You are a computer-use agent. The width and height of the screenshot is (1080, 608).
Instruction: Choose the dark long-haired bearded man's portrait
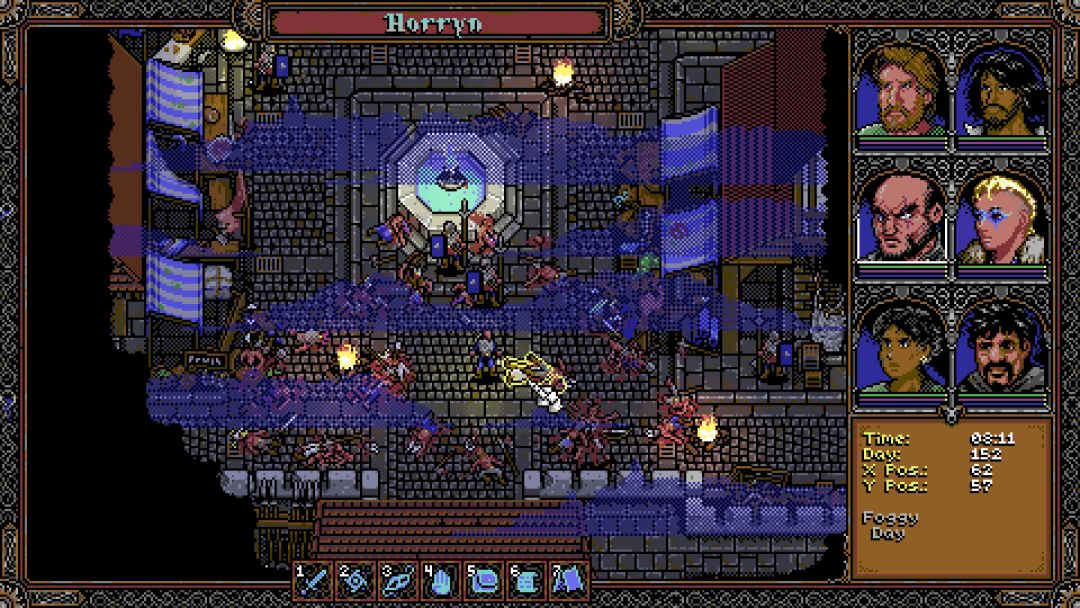coord(1000,92)
